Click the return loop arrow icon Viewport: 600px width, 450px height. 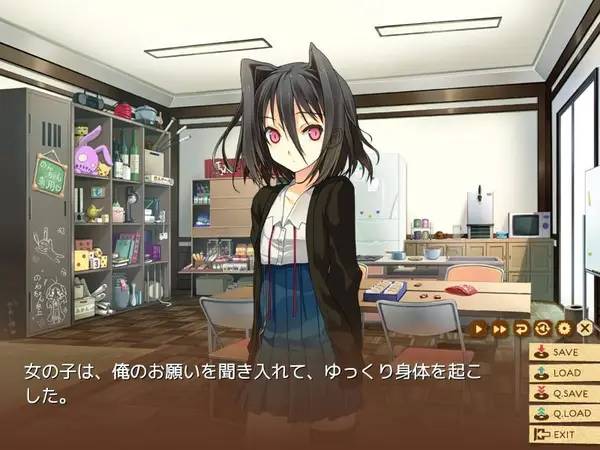click(522, 327)
